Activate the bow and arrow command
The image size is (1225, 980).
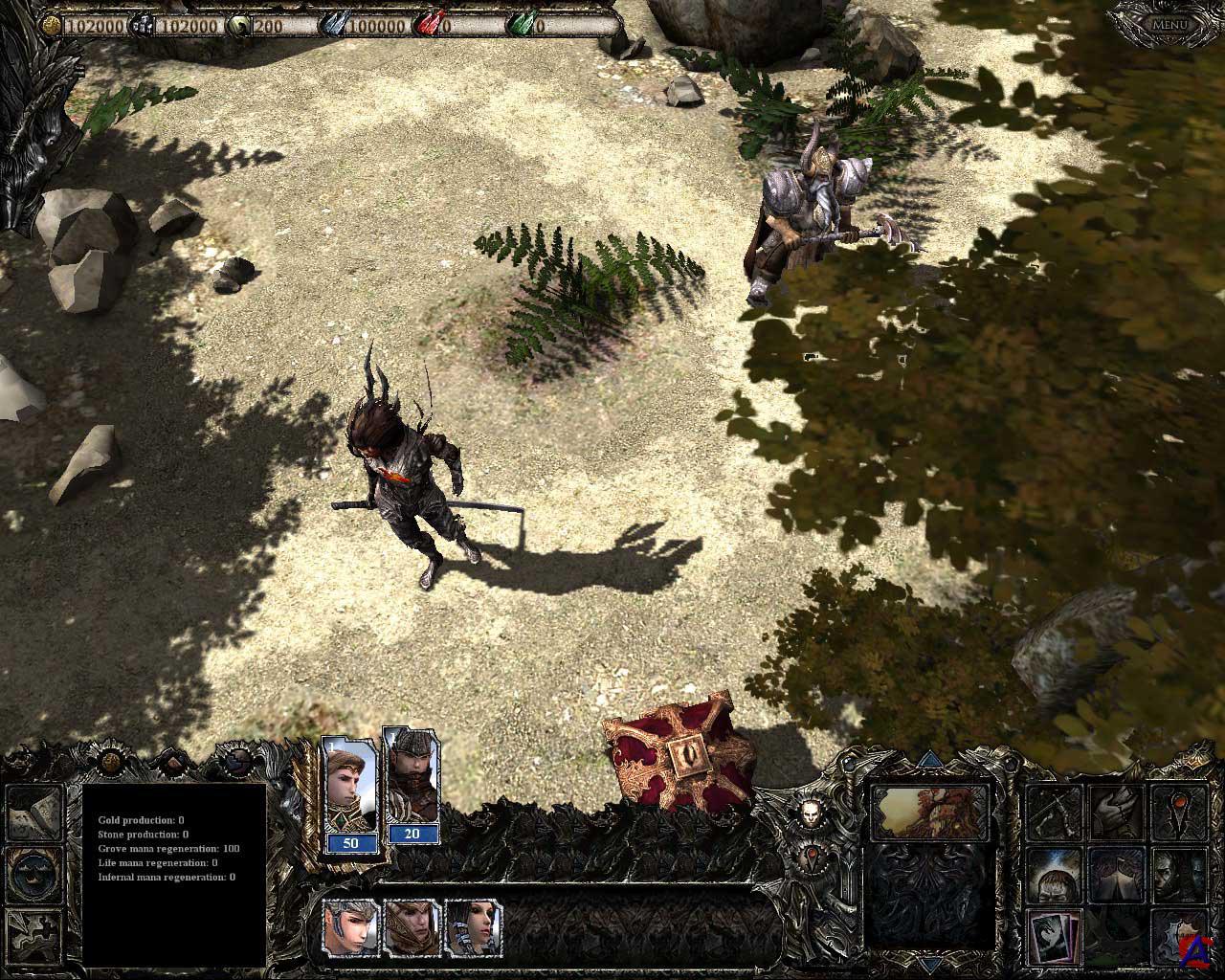pyautogui.click(x=1055, y=813)
